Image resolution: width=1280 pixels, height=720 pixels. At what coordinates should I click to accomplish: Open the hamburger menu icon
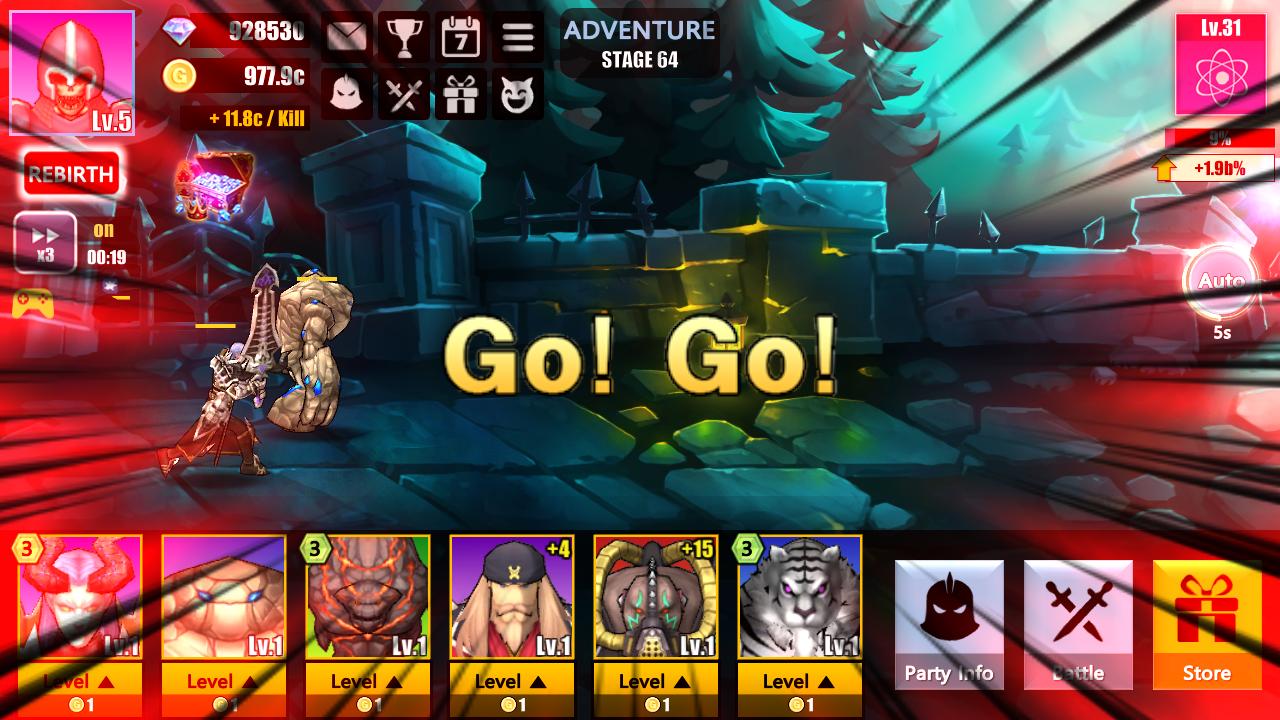[x=518, y=37]
